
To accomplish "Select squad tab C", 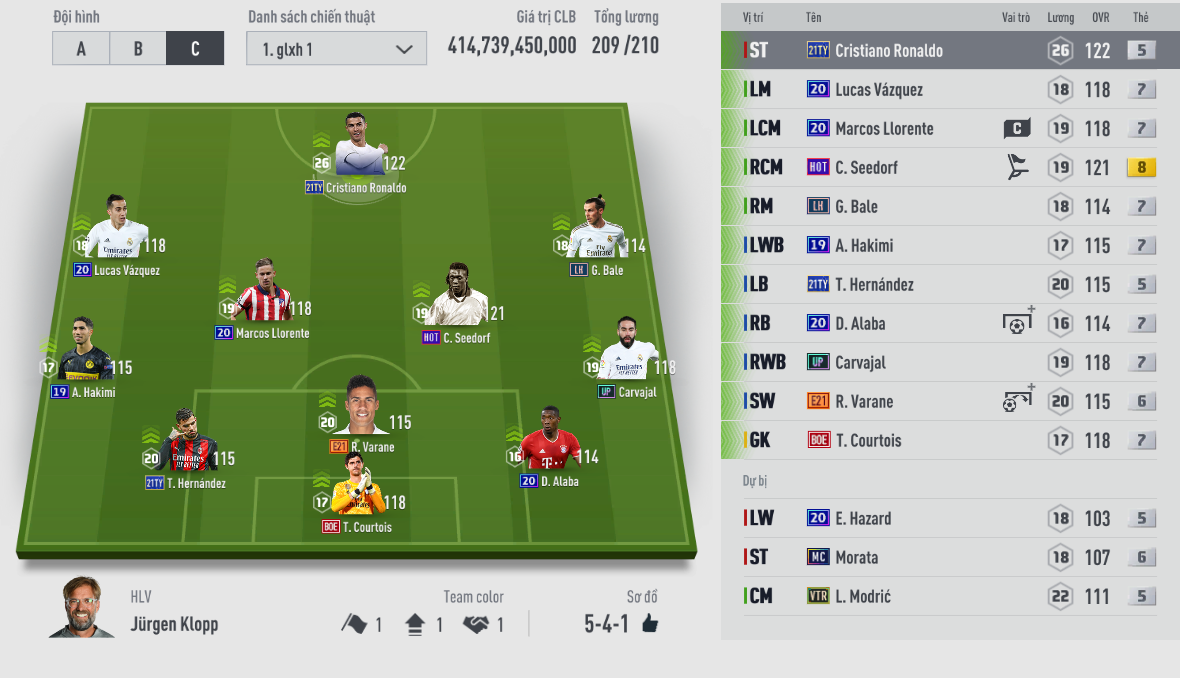I will 195,49.
